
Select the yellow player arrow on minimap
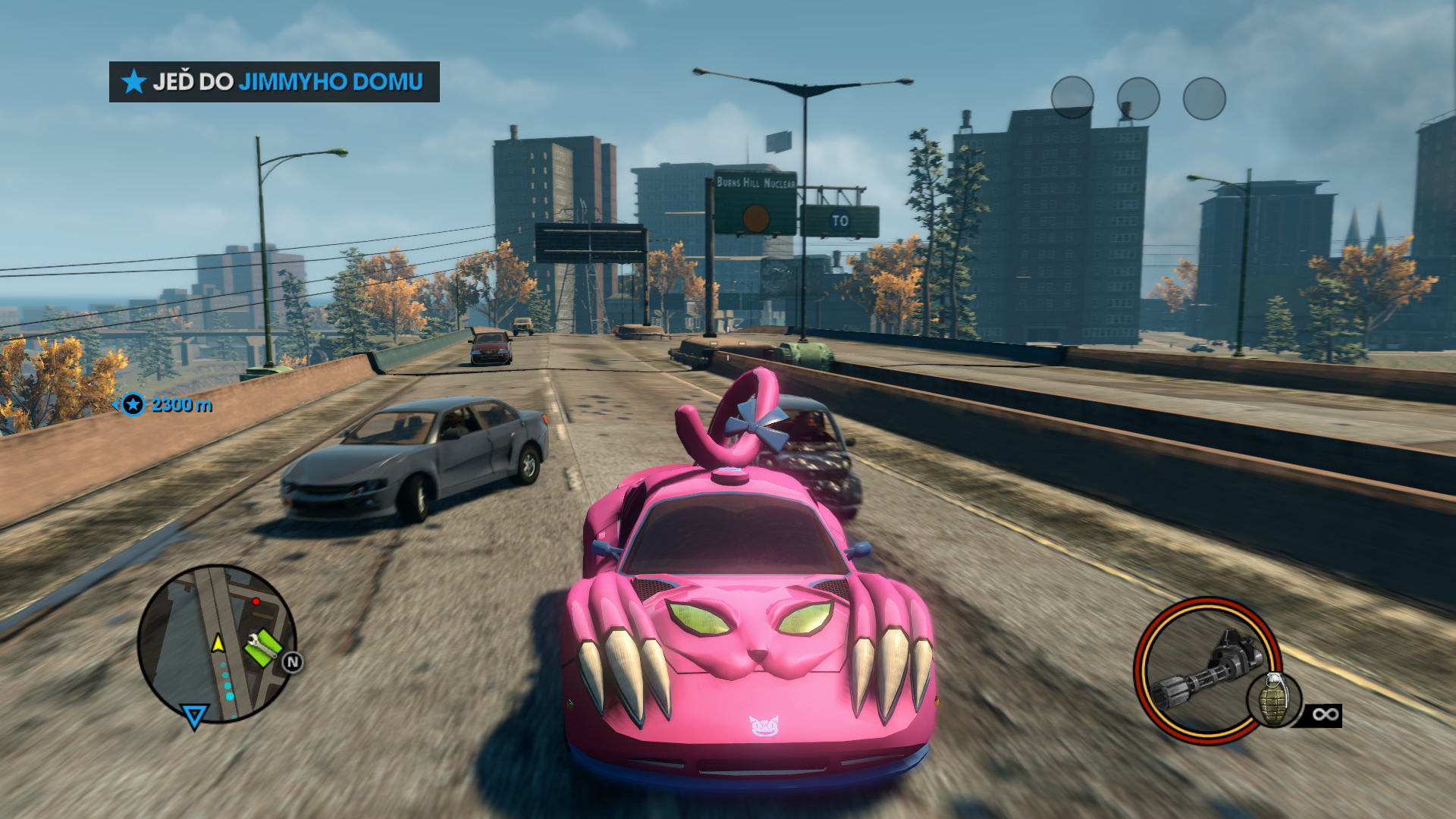pos(218,644)
